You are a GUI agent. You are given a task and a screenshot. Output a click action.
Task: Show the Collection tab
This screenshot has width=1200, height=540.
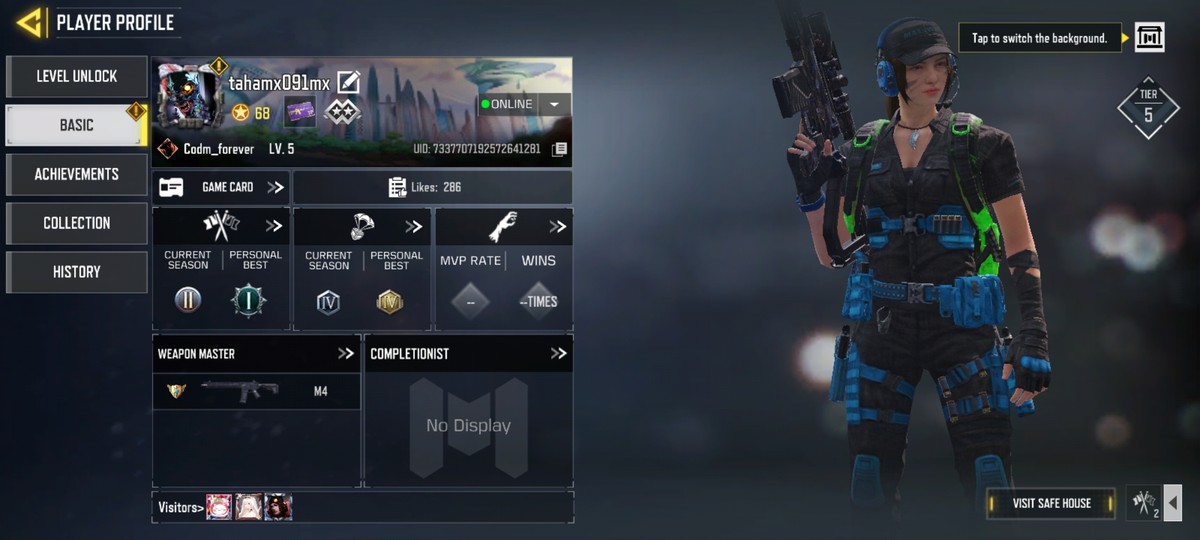(x=77, y=223)
